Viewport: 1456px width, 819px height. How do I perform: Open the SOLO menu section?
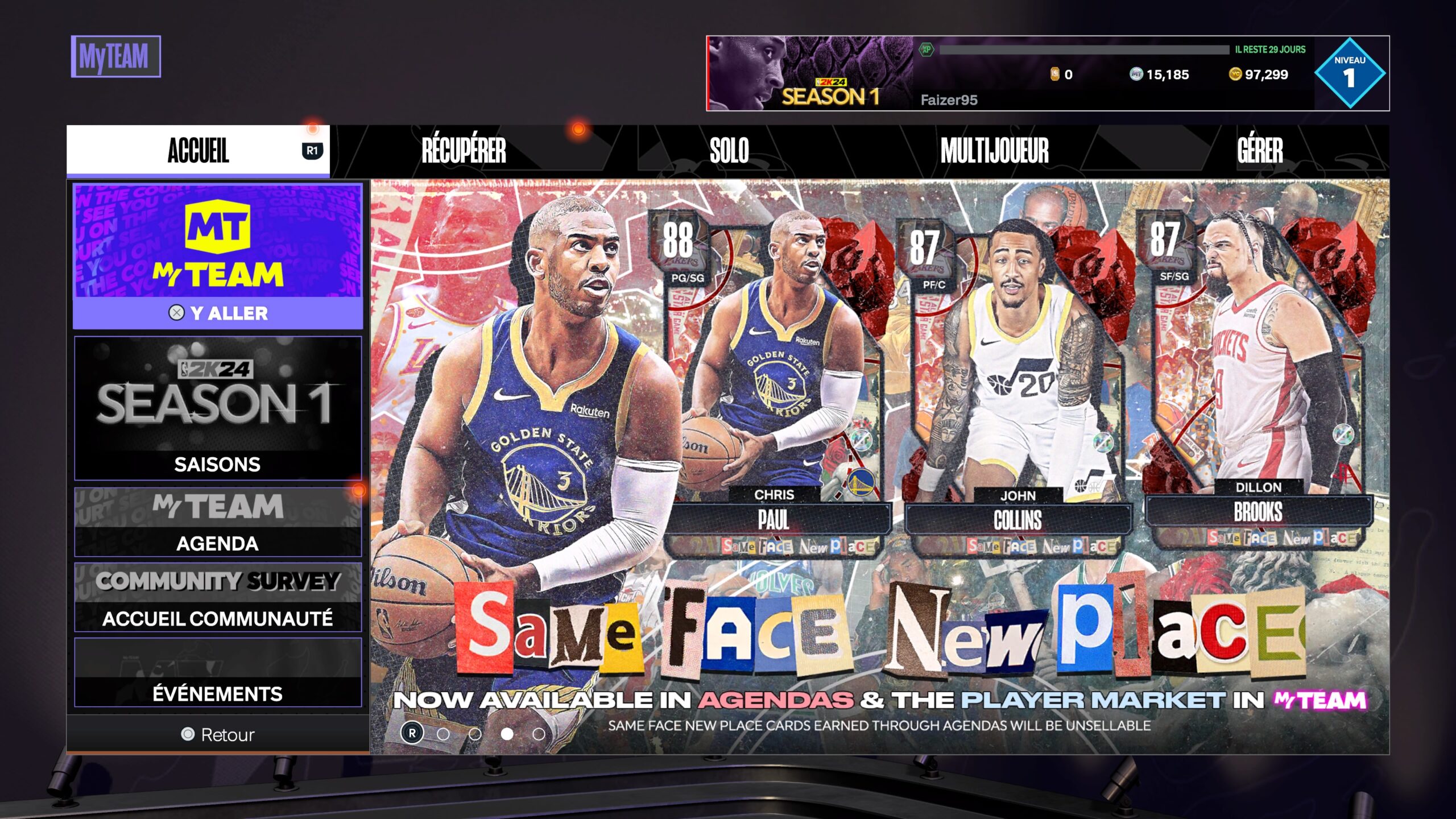pyautogui.click(x=729, y=152)
